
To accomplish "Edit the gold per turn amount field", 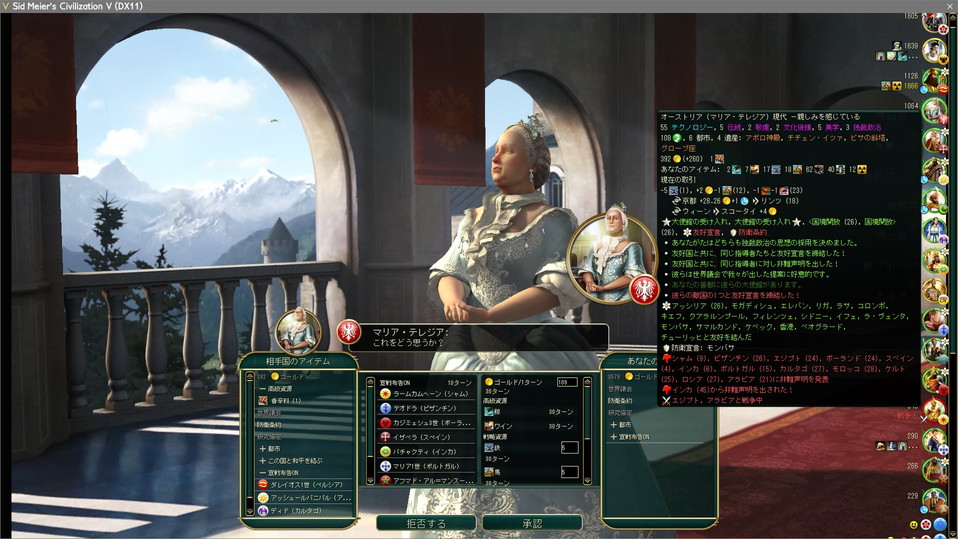I will click(x=567, y=382).
